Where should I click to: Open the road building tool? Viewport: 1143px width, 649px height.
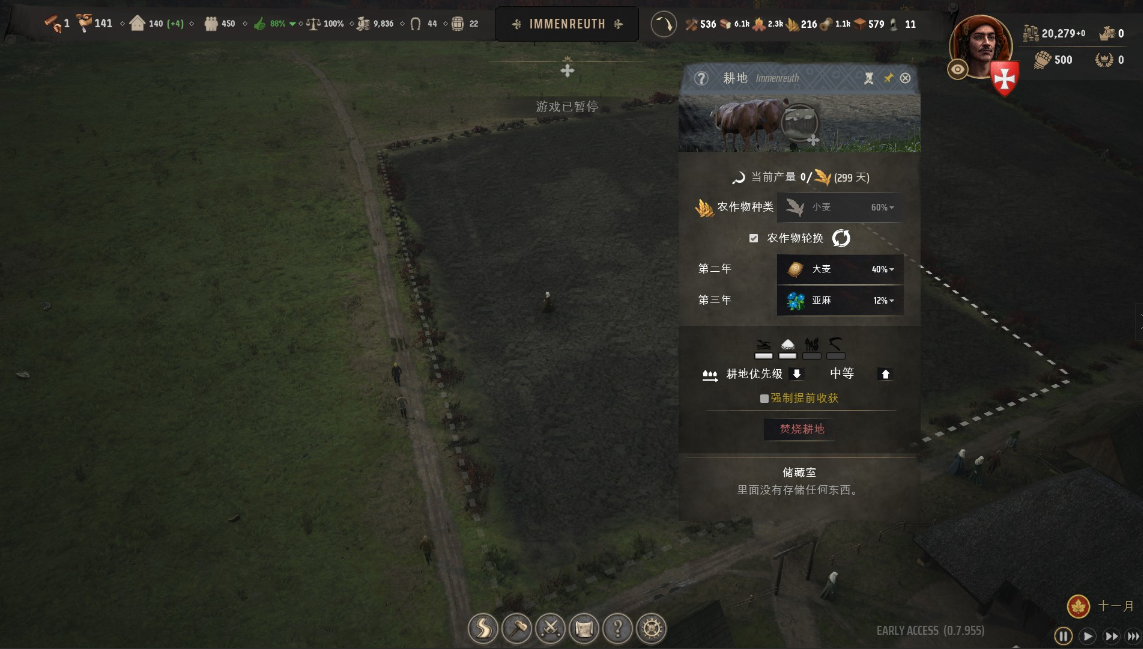[483, 628]
